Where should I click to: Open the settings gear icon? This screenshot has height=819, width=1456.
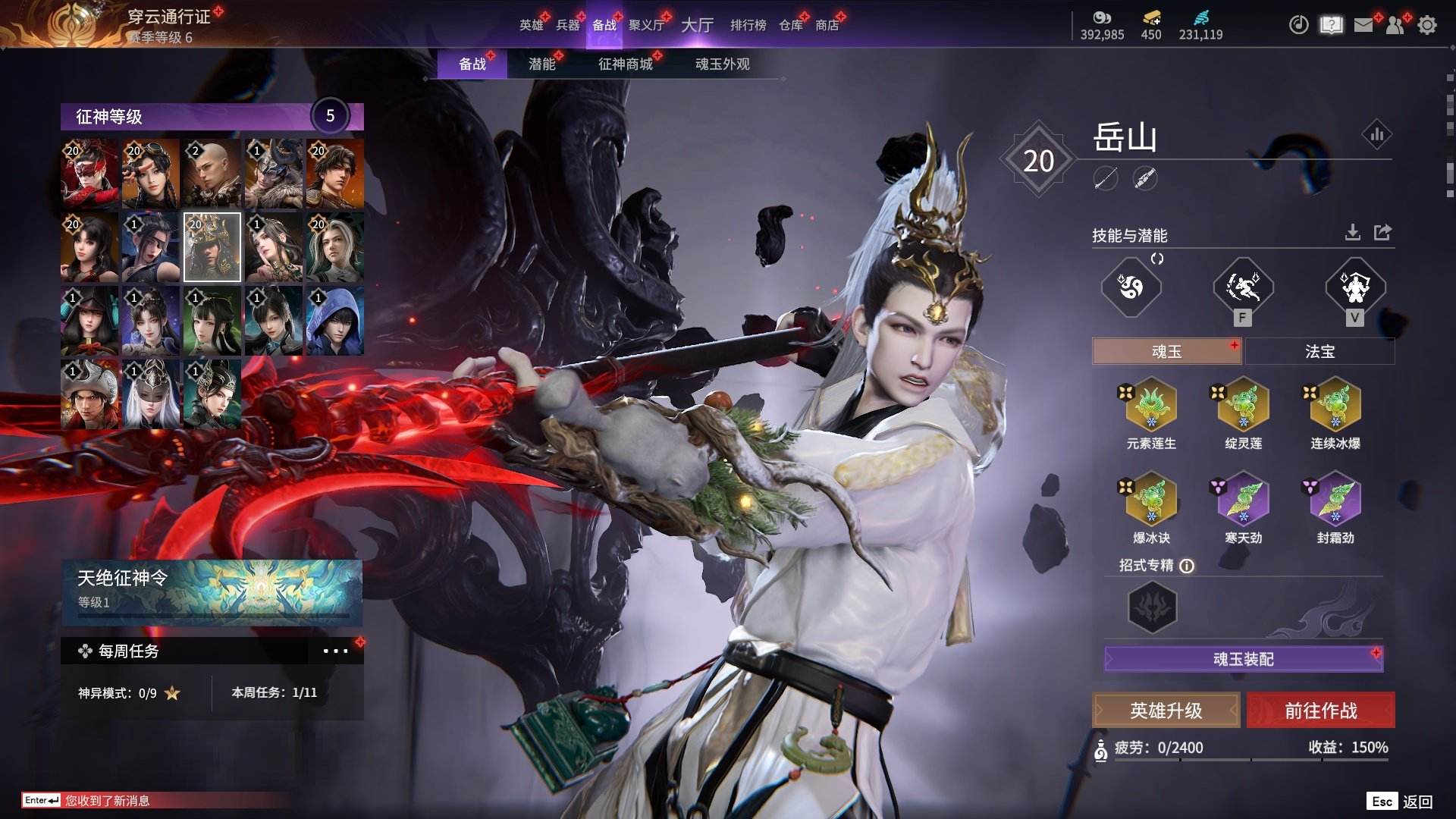coord(1427,25)
